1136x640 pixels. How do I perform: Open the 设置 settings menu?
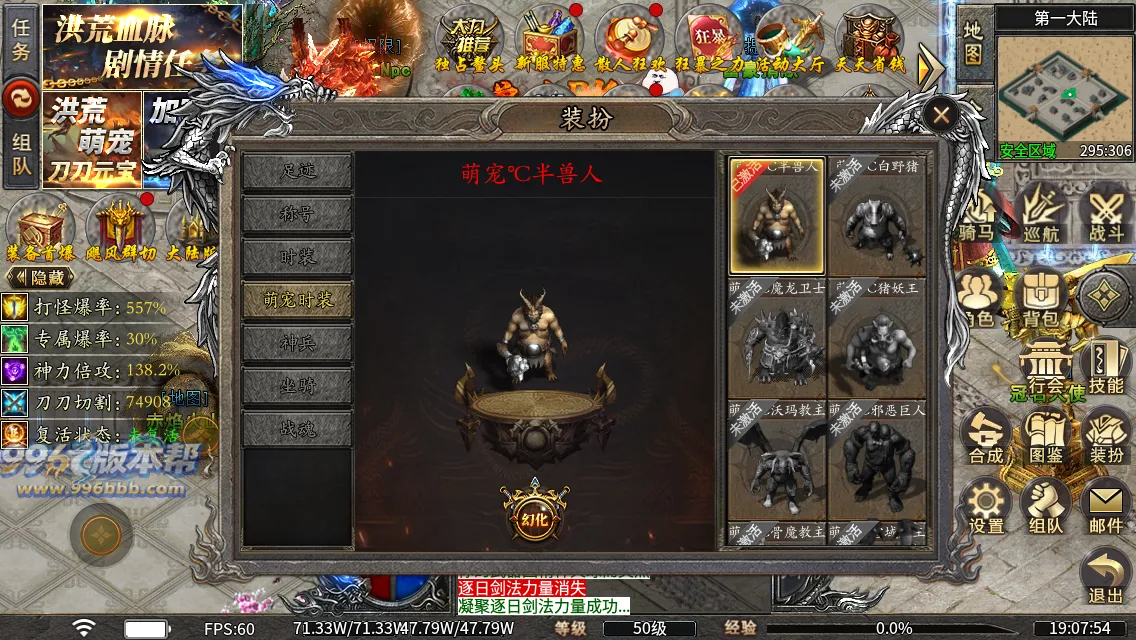coord(986,506)
